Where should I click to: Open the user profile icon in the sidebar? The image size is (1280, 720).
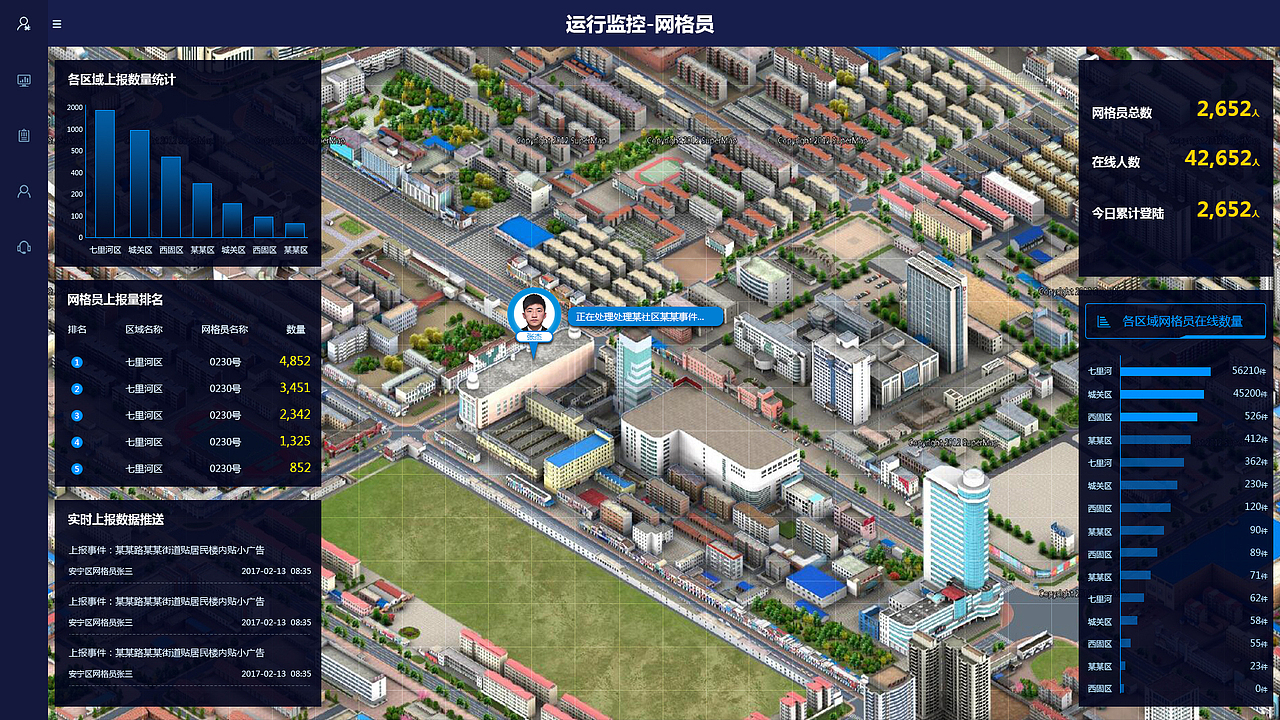tap(23, 191)
